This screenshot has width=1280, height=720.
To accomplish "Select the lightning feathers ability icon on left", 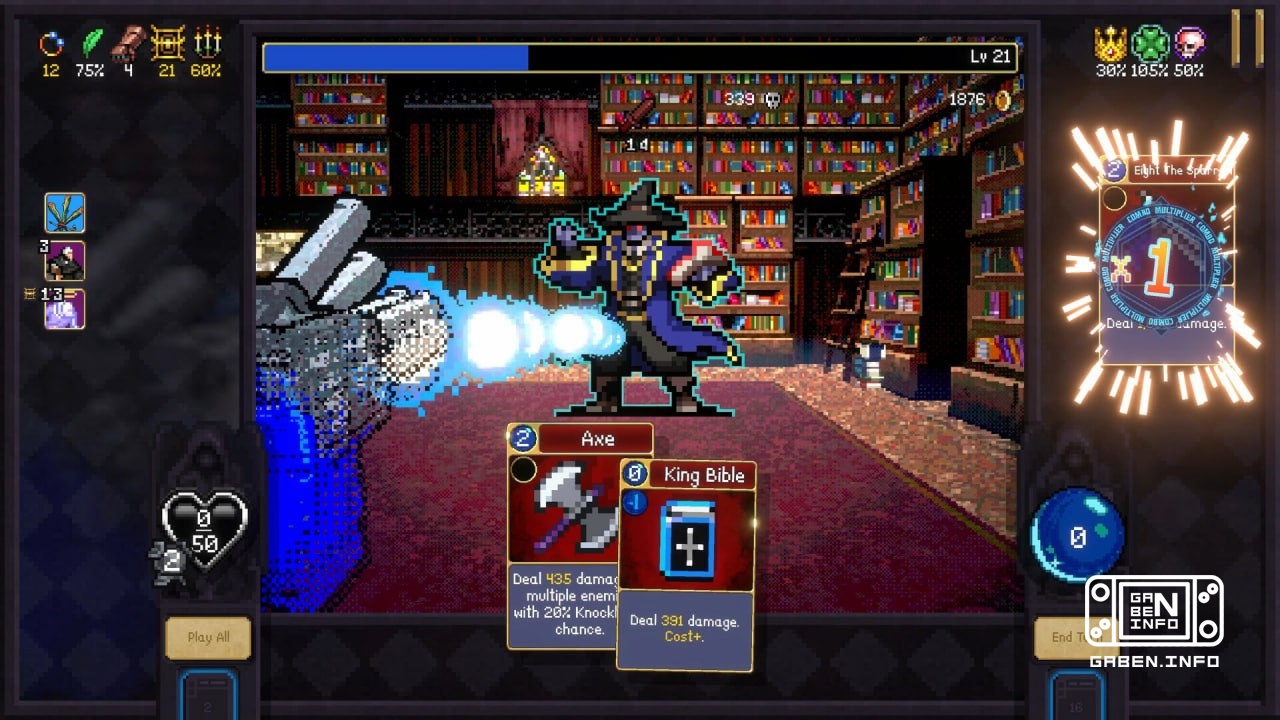I will [x=66, y=212].
